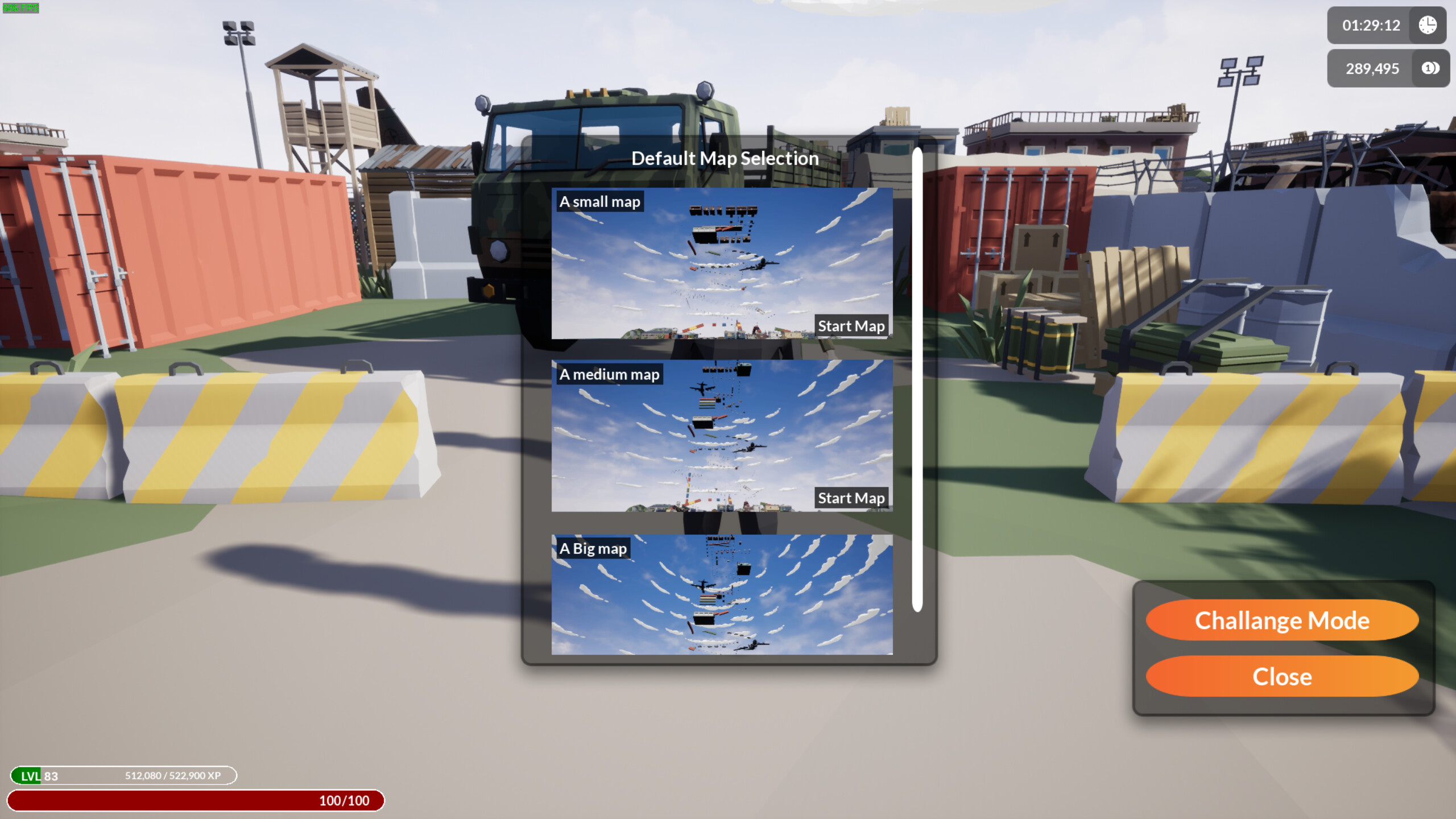Click the Default Map Selection title

coord(725,159)
